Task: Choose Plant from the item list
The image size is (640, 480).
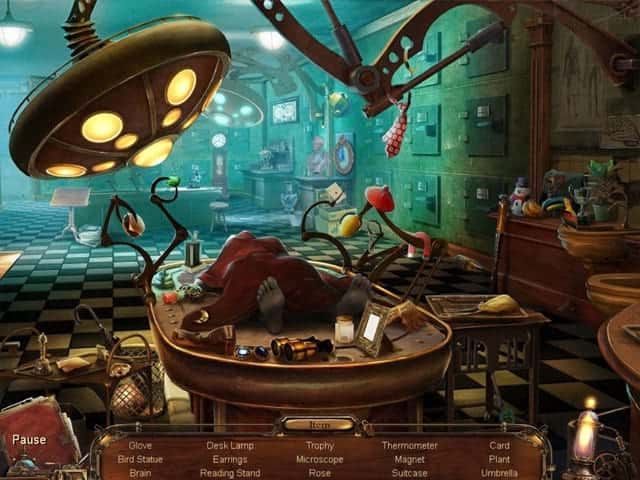Action: (499, 459)
